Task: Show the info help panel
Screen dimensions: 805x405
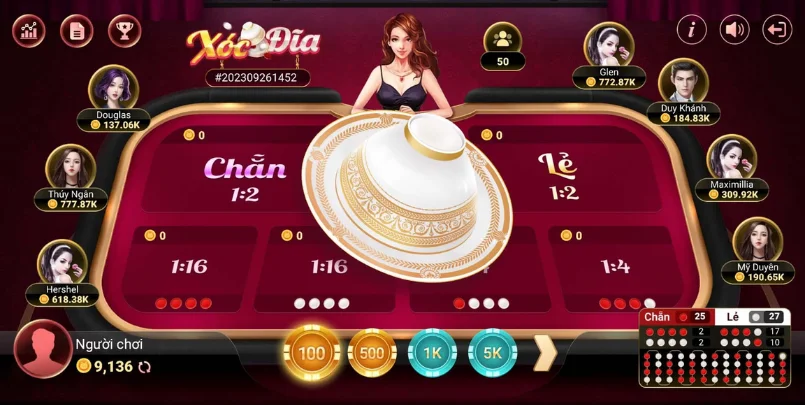Action: click(691, 30)
